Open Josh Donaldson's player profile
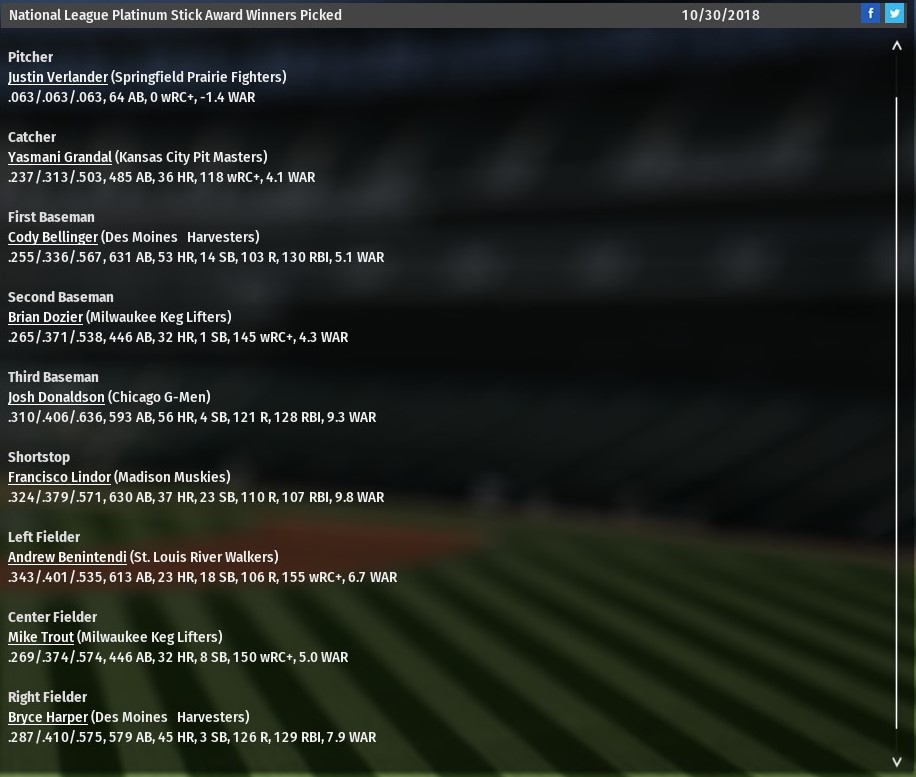Viewport: 916px width, 777px height. (56, 397)
